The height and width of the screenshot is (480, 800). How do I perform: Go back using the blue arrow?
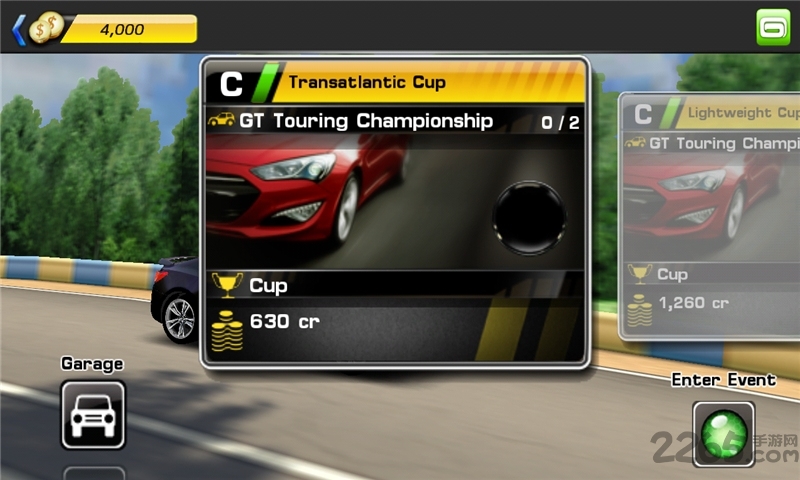(18, 29)
